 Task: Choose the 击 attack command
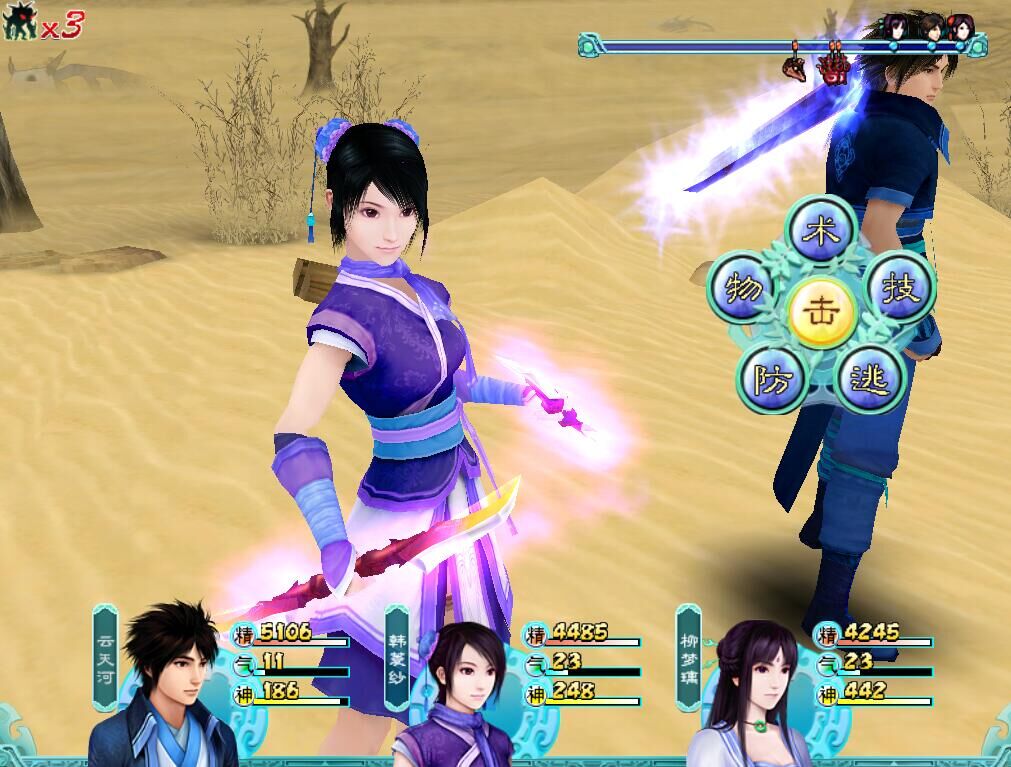(x=821, y=312)
